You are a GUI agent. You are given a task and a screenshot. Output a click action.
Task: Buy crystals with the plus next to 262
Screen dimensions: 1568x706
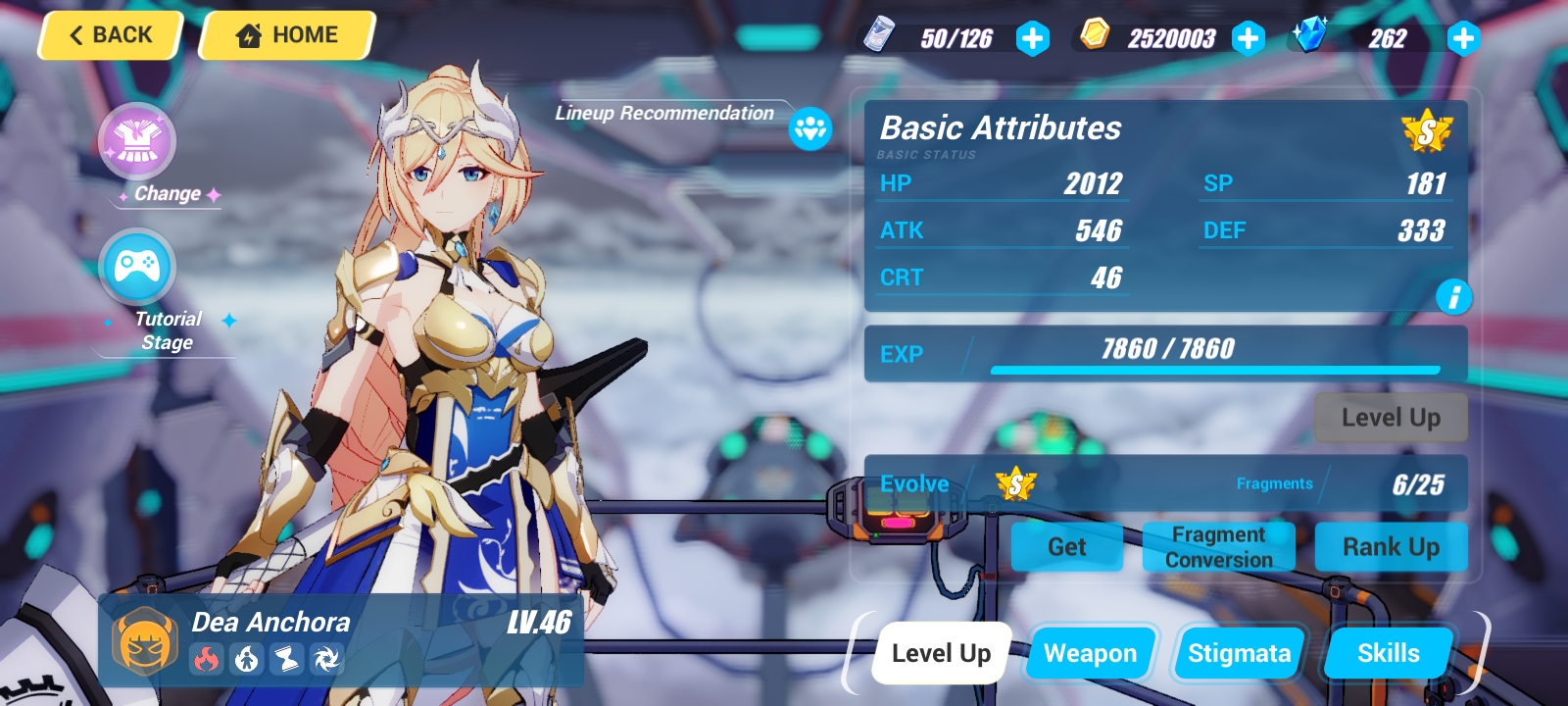click(x=1463, y=39)
